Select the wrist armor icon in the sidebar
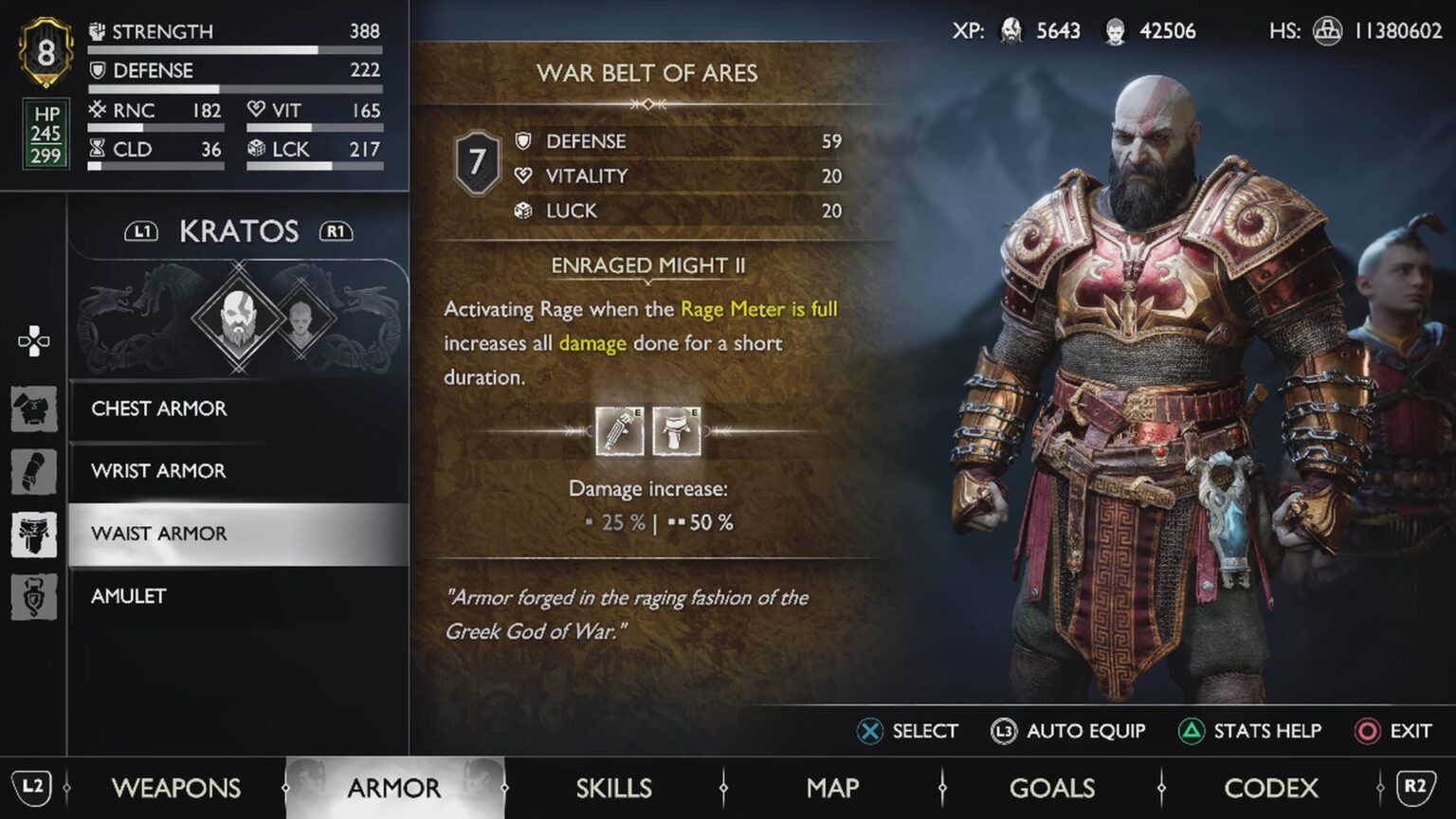1456x819 pixels. click(x=34, y=471)
